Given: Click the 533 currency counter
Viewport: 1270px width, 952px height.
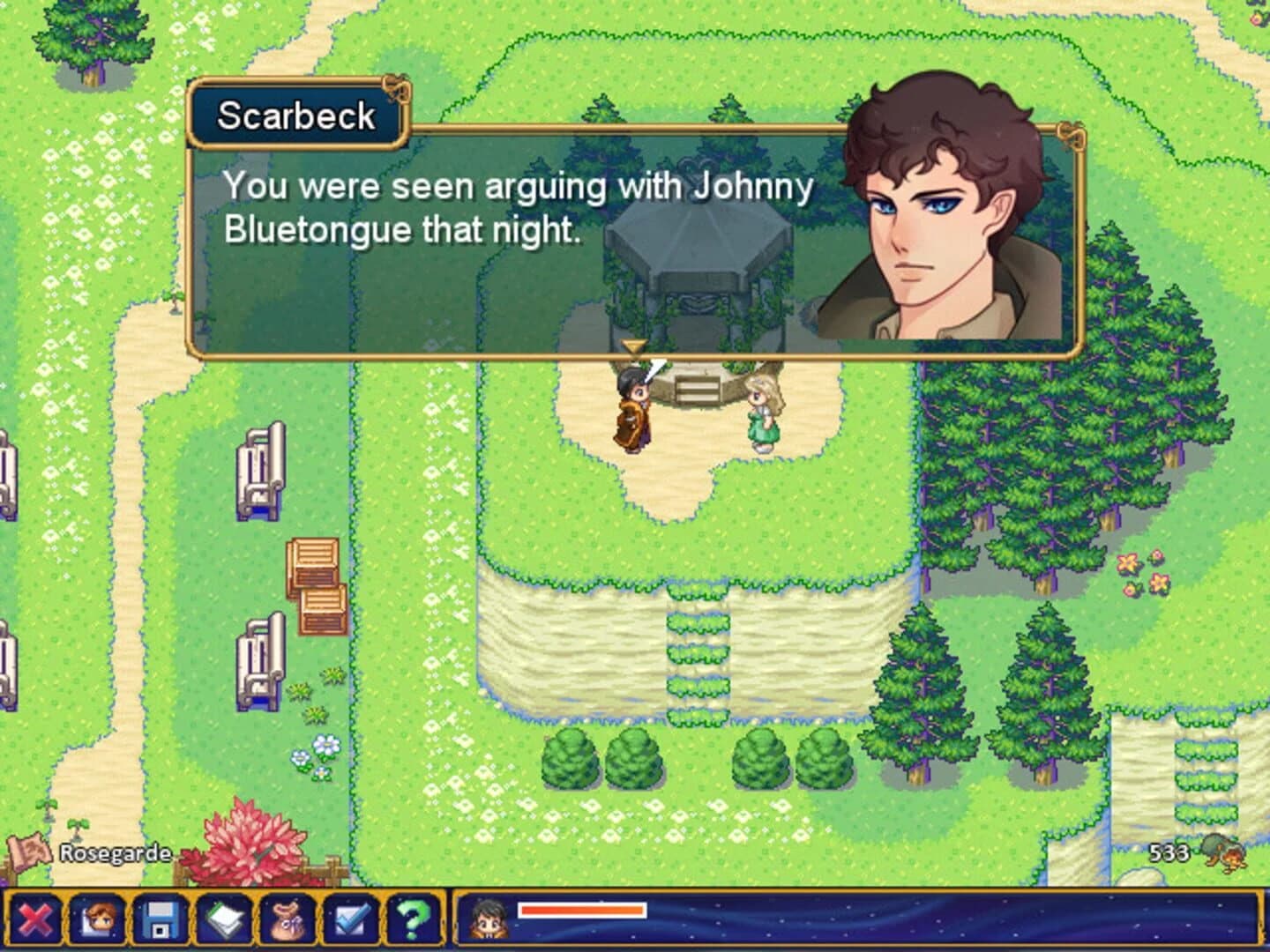Looking at the screenshot, I should (x=1168, y=852).
